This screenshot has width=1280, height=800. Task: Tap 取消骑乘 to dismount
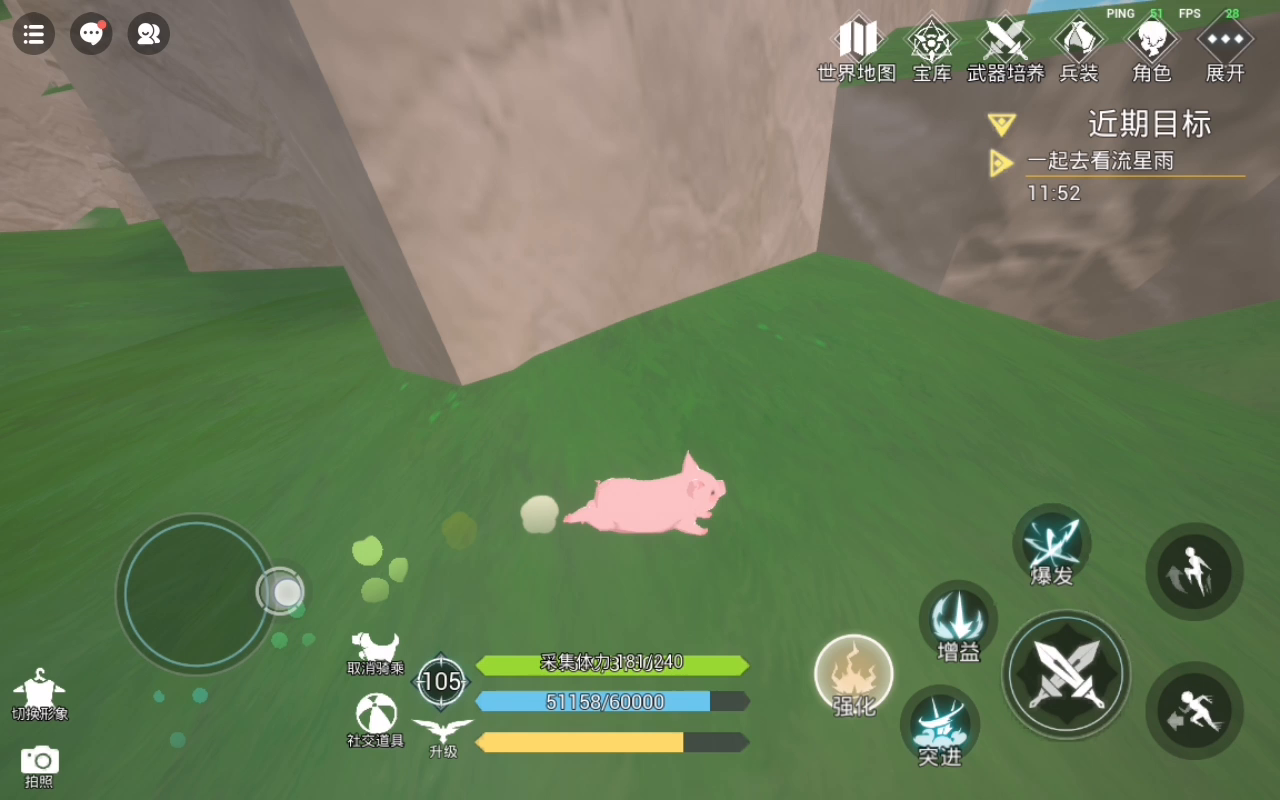[376, 653]
